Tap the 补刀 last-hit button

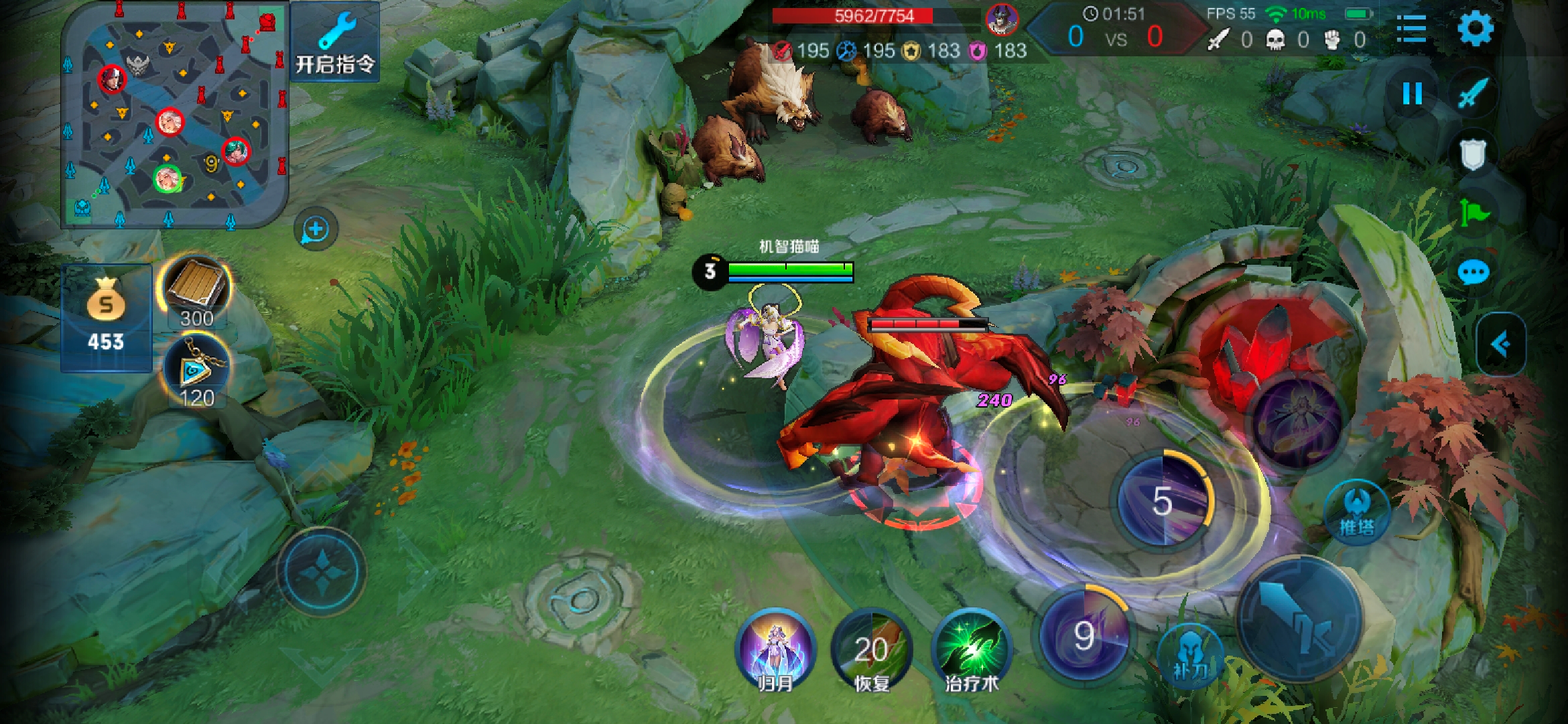[1191, 655]
